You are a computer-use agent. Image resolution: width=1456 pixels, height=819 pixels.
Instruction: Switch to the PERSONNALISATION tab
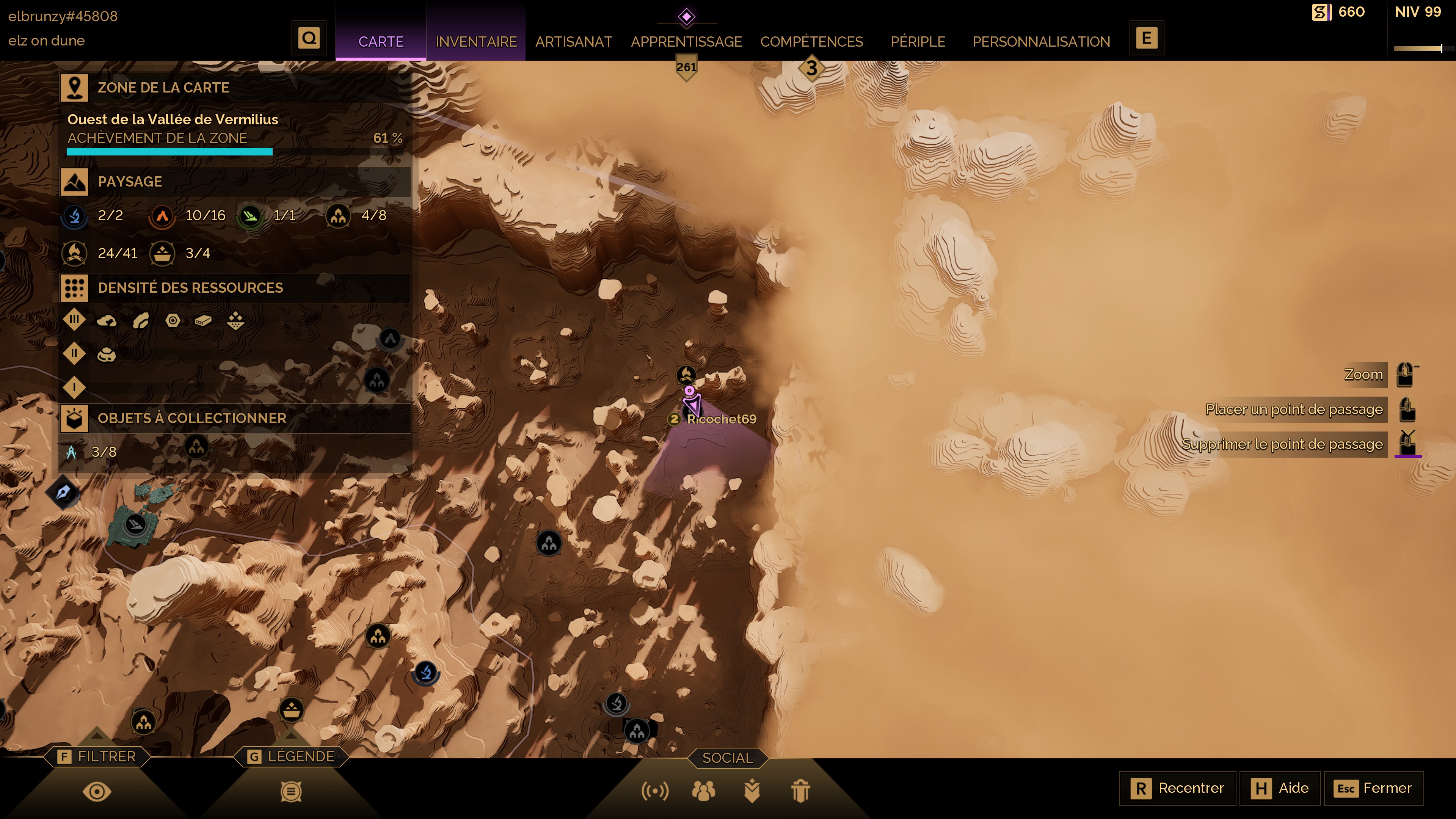(1040, 41)
